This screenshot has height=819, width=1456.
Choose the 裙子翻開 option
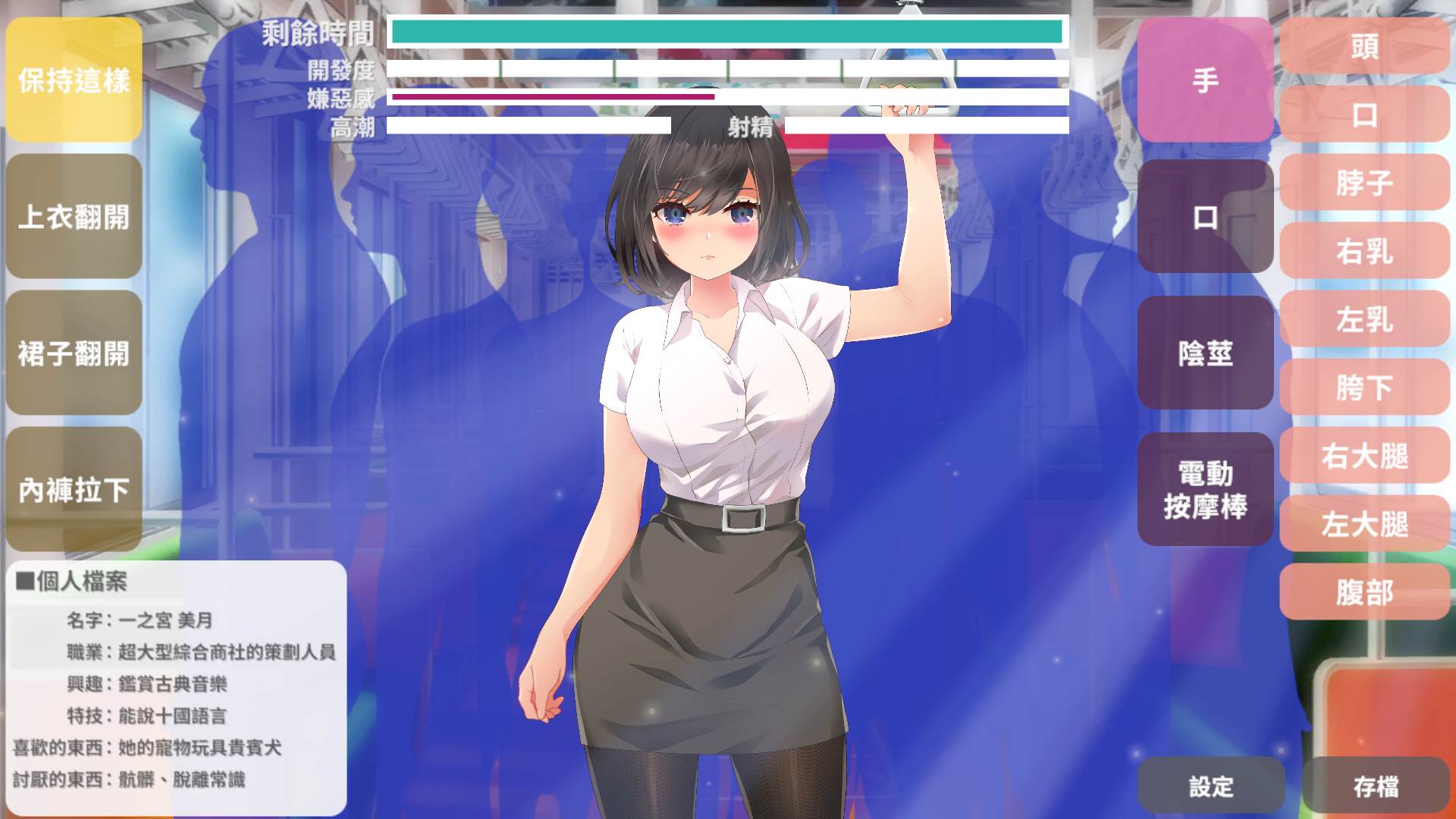[74, 353]
